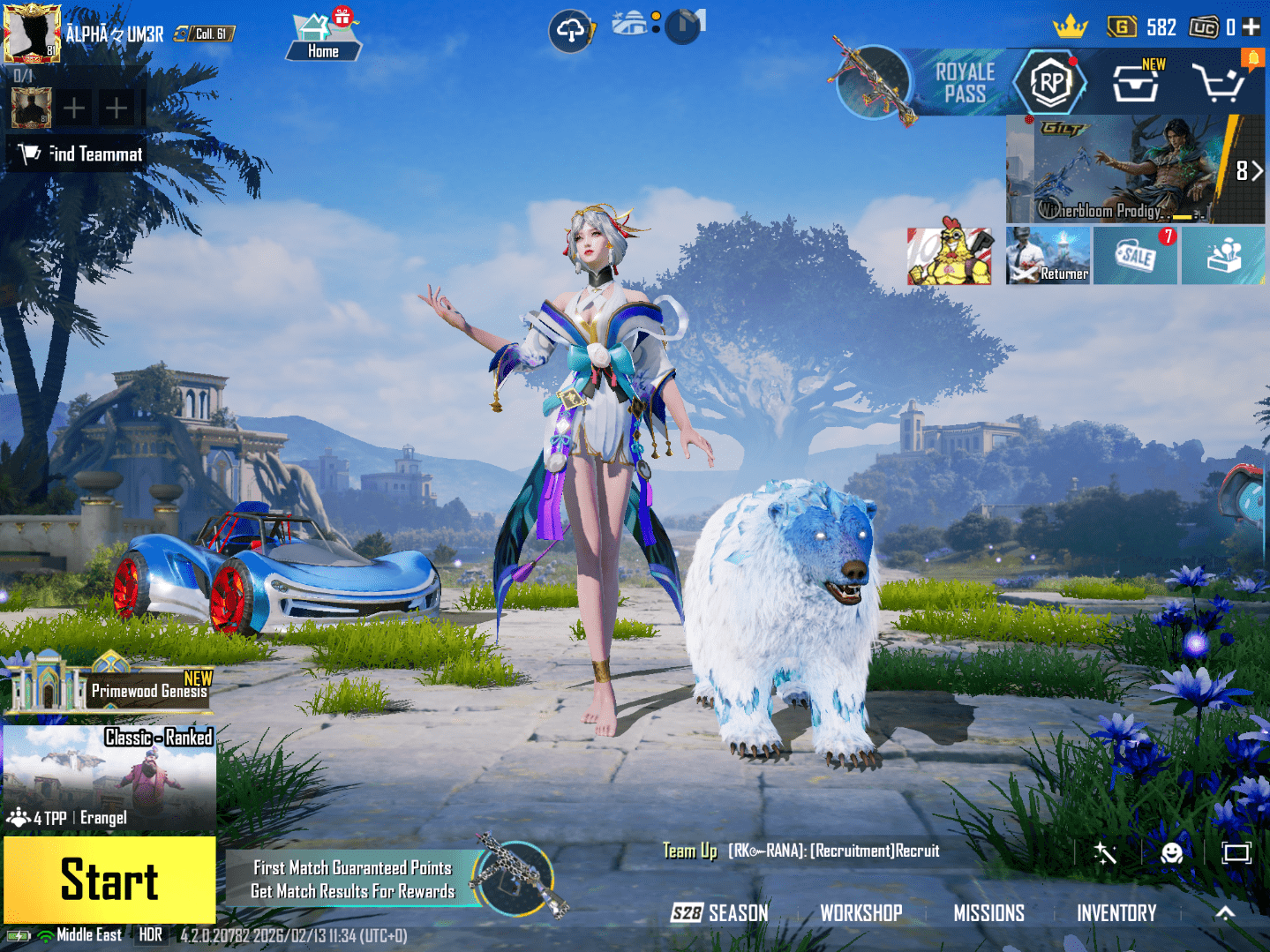Open the chicken mascot event icon

point(950,256)
